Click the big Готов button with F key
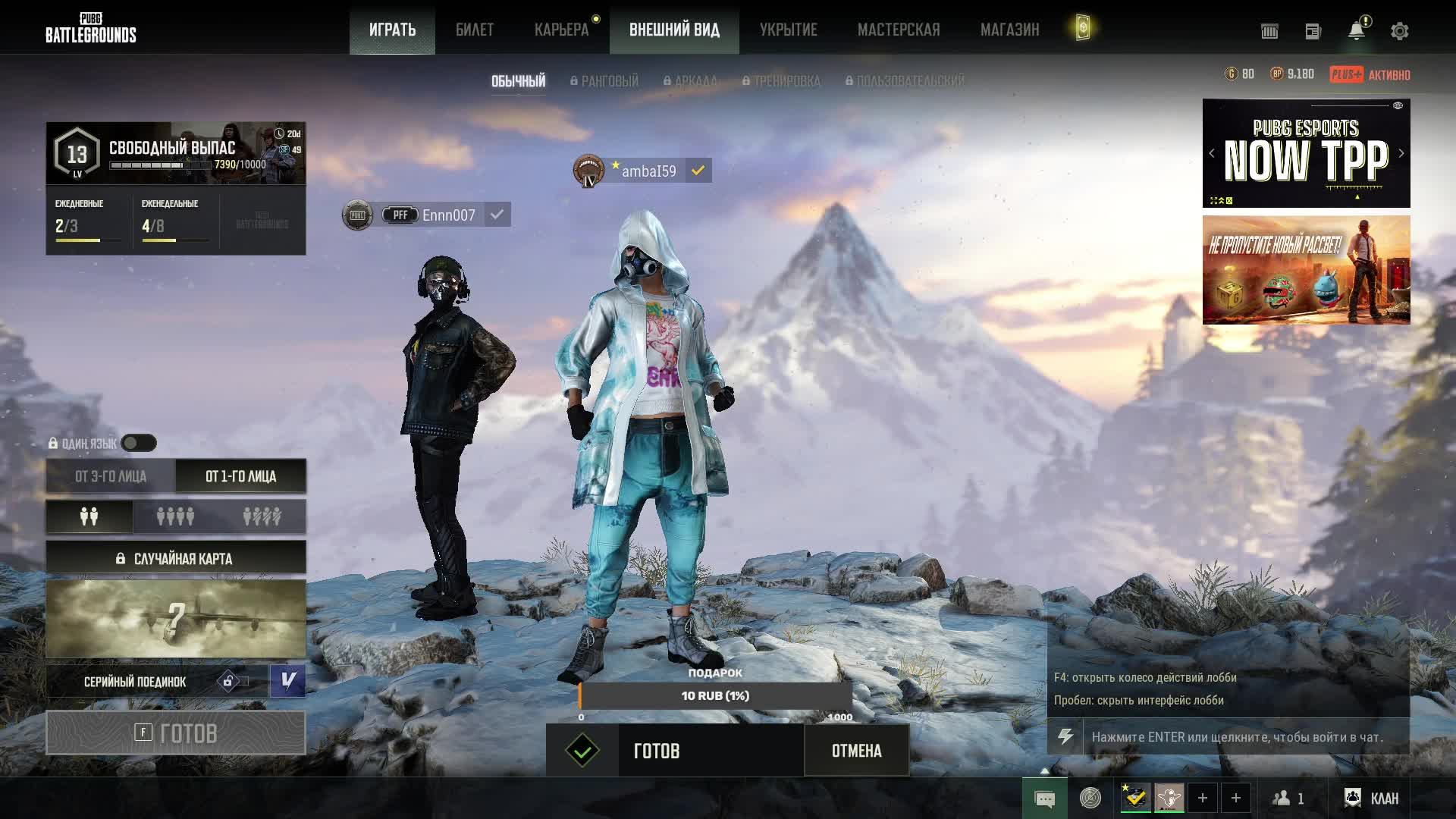Image resolution: width=1456 pixels, height=819 pixels. point(176,733)
